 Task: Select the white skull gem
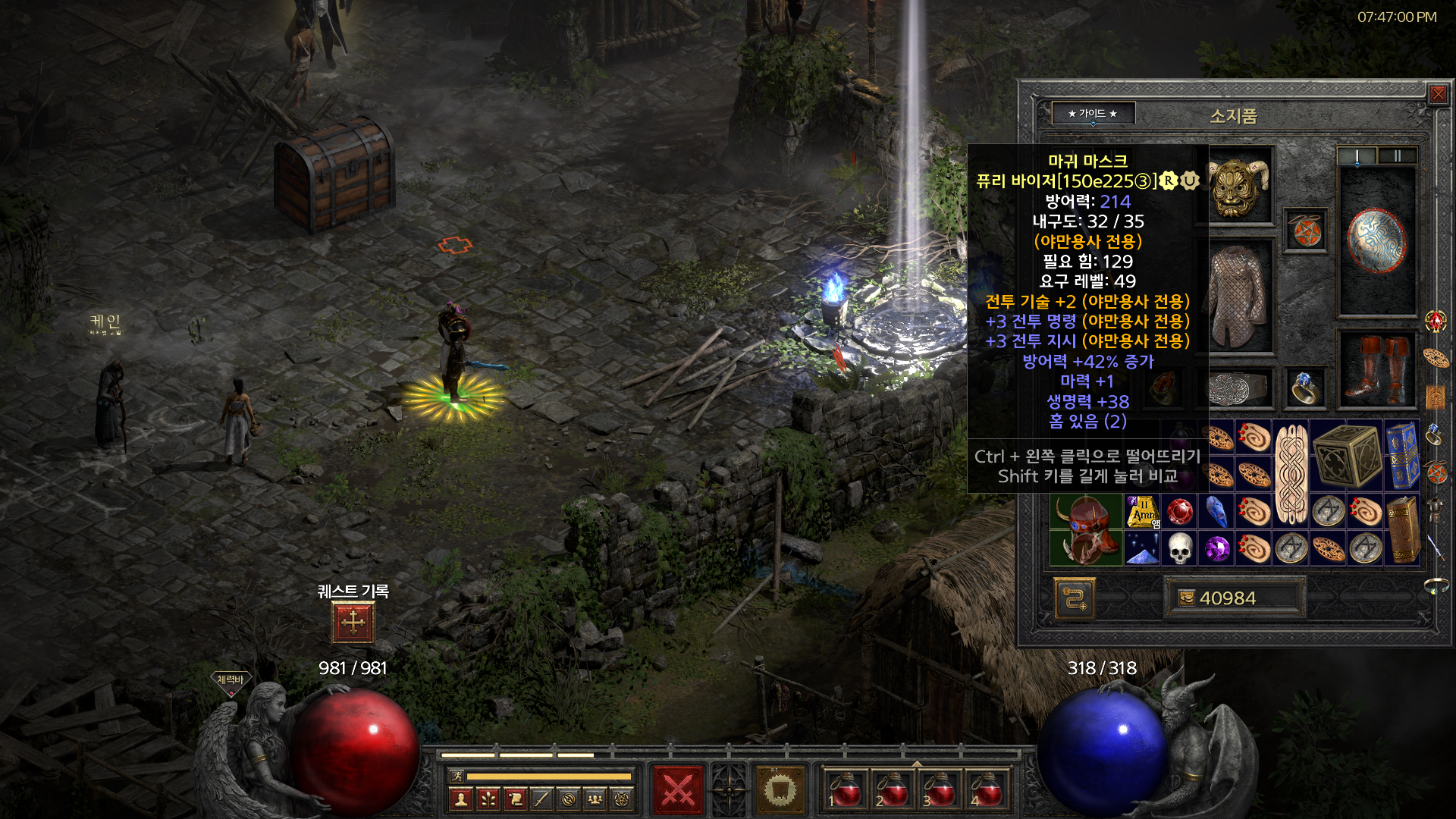pos(1179,548)
